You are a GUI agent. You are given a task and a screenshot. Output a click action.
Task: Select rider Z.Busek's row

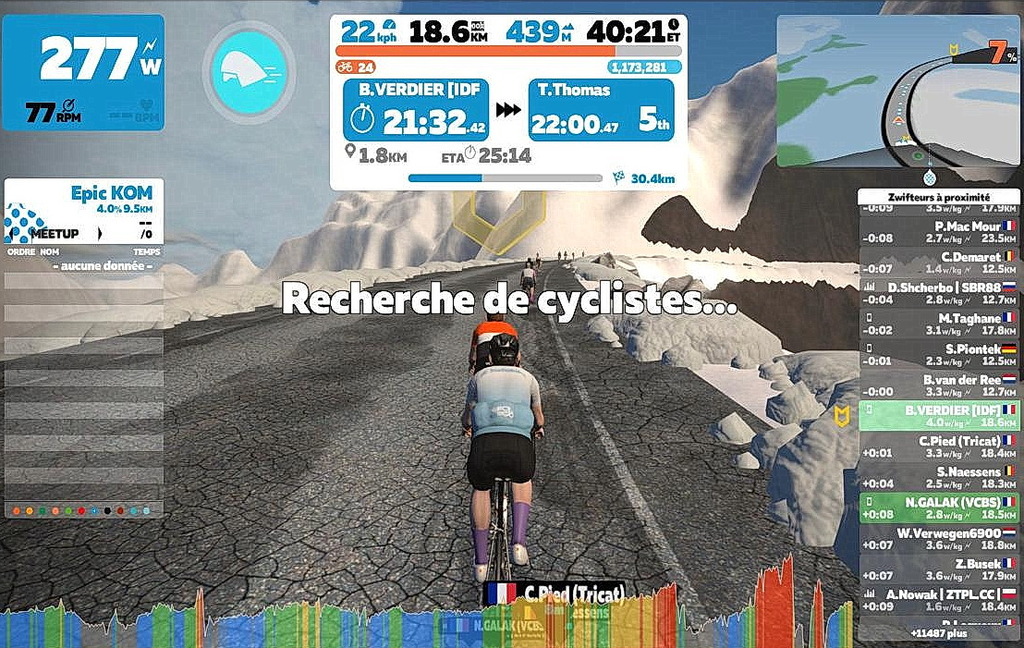(937, 570)
